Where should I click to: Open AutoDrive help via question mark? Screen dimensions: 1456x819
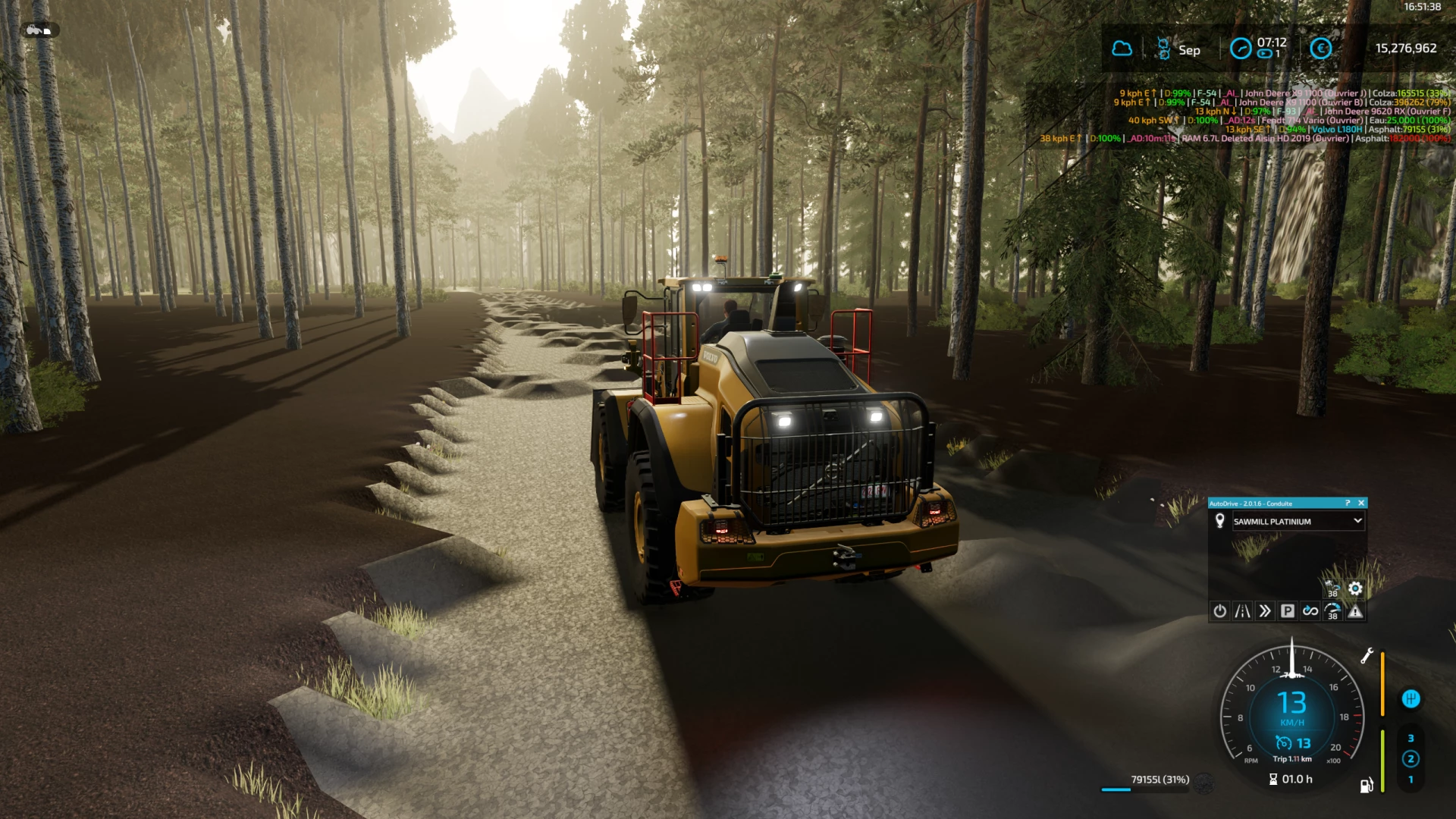1348,503
